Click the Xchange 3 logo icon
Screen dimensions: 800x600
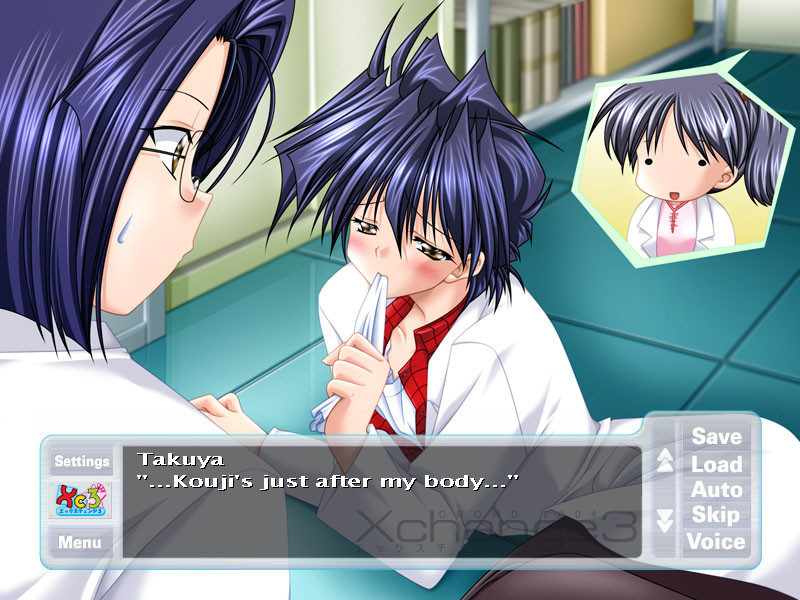[81, 501]
